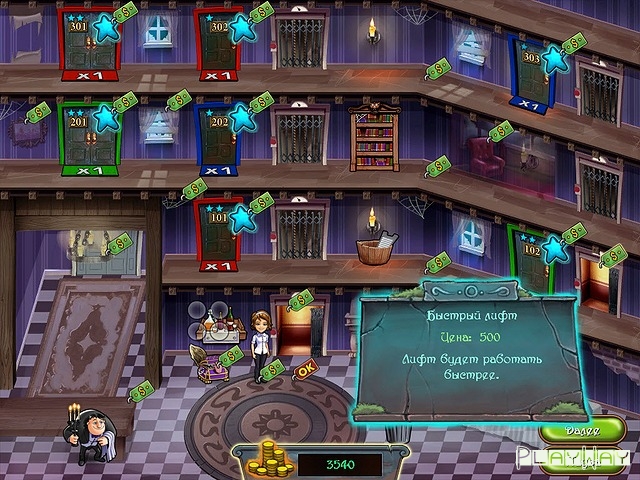
Task: Click price tag on the lobby chandelier
Action: [x=121, y=243]
